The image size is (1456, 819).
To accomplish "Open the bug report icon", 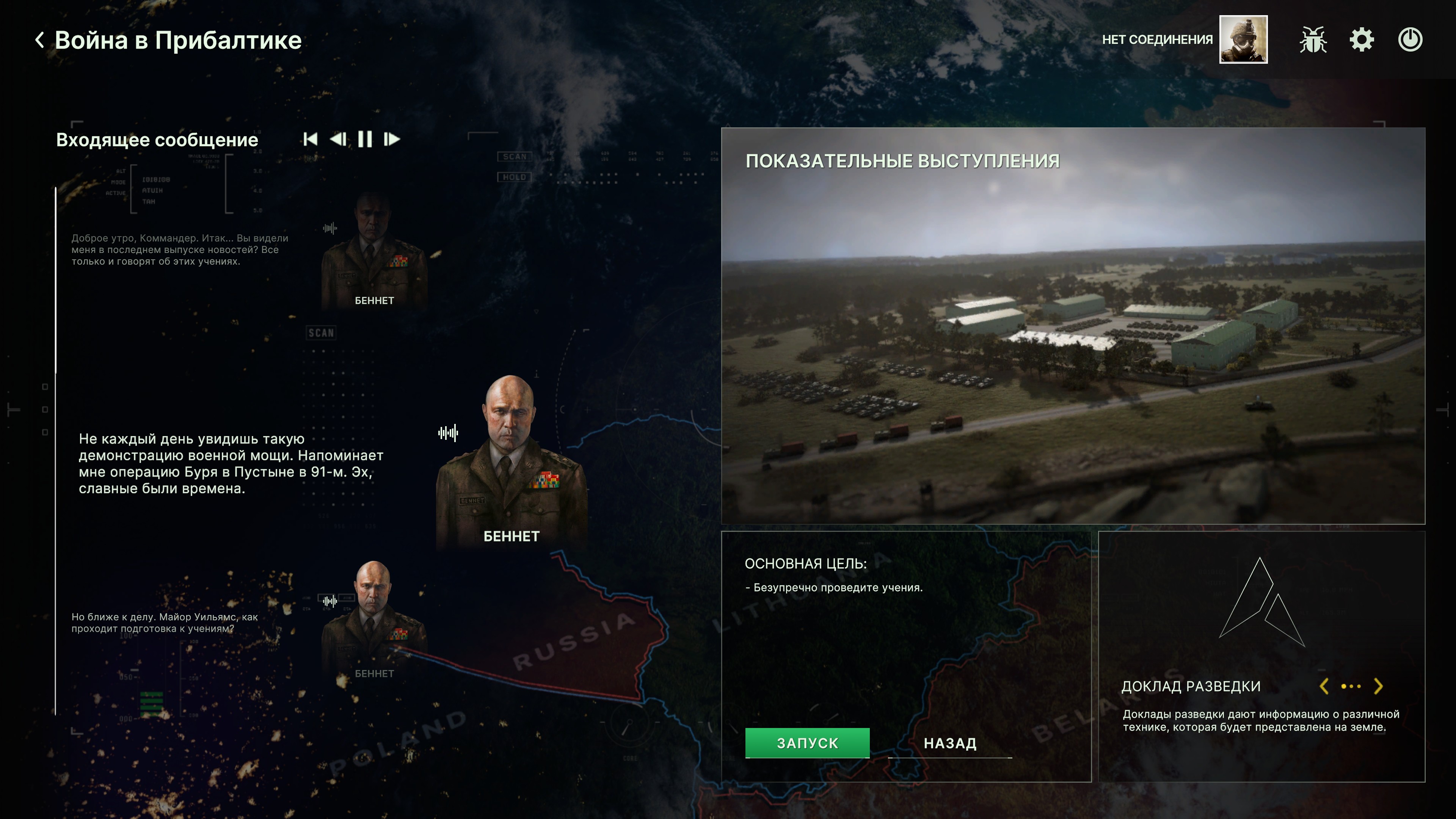I will 1313,40.
